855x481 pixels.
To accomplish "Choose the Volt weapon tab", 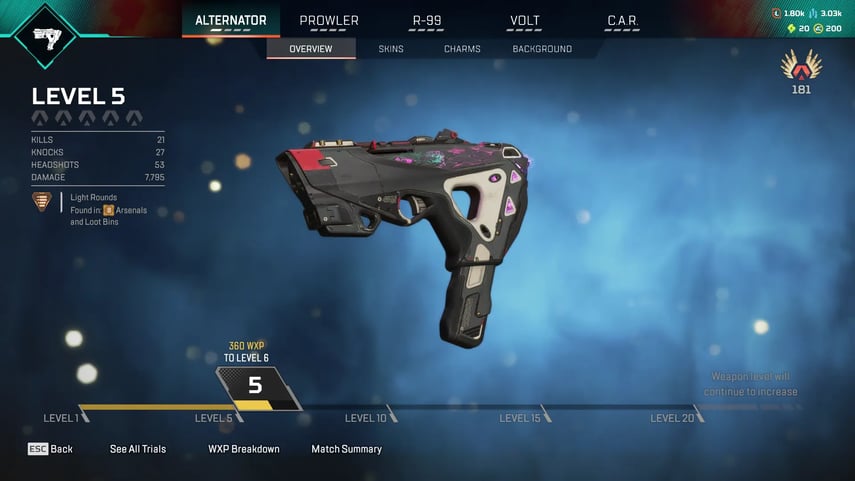I will pos(525,20).
